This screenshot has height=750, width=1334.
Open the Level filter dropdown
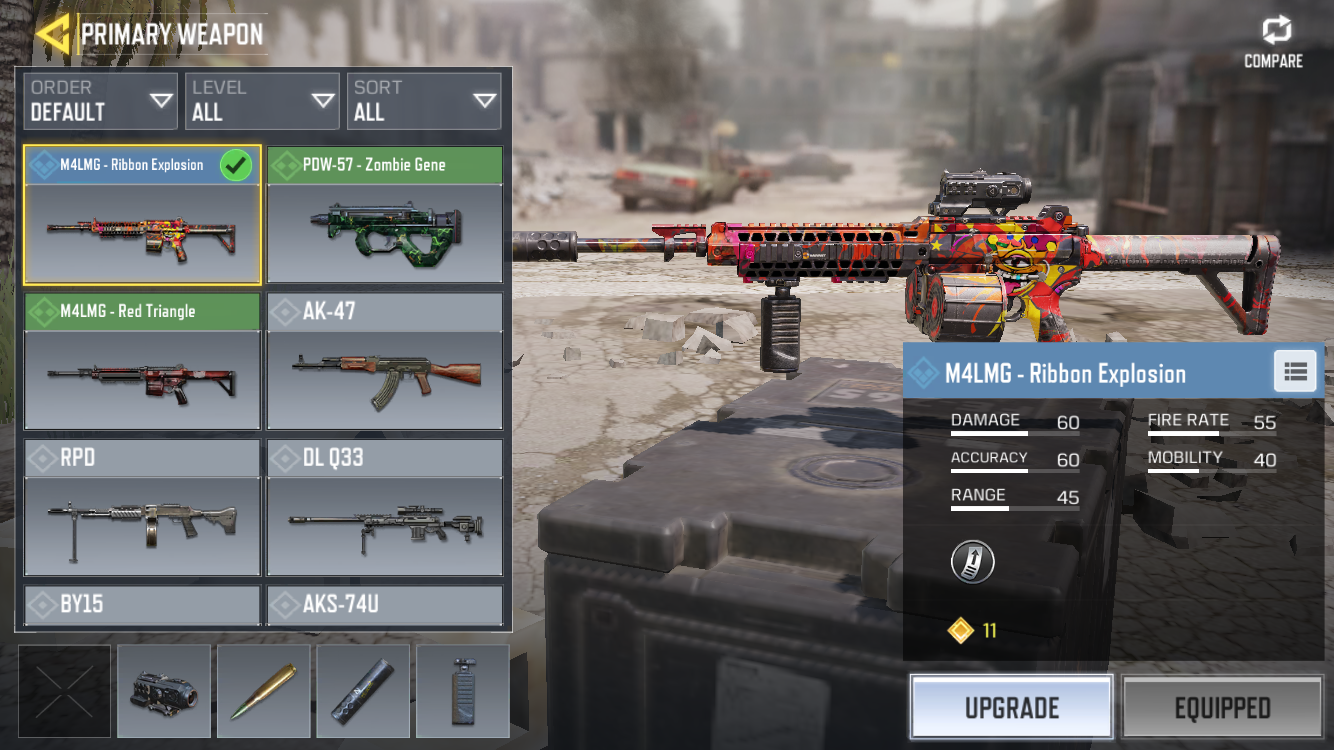[x=262, y=101]
